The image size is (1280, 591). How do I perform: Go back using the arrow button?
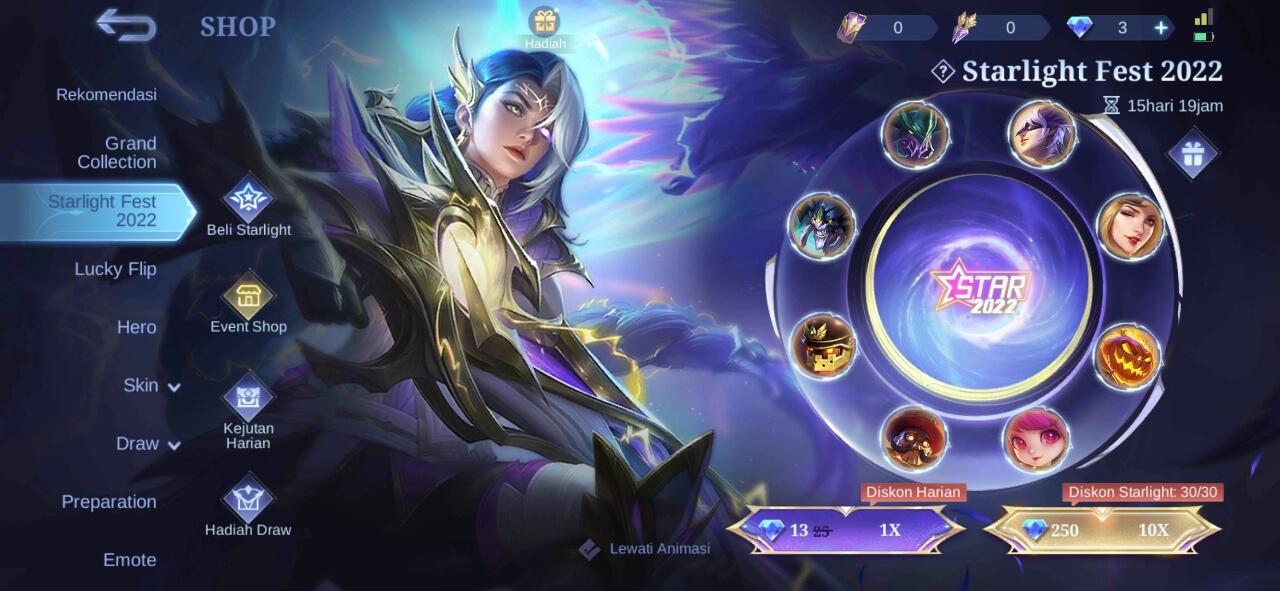126,26
